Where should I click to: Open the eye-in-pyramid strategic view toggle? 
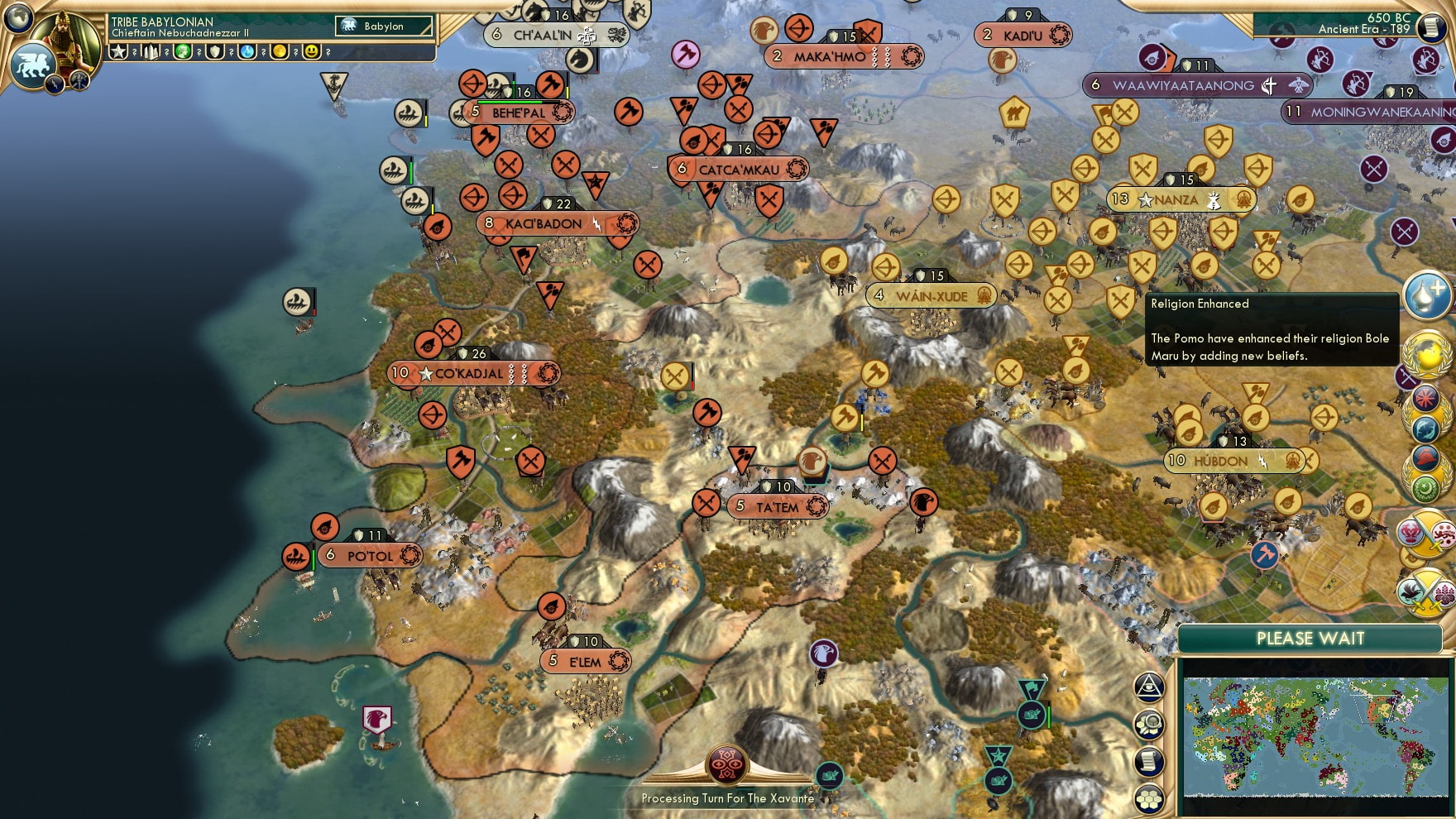pyautogui.click(x=1149, y=686)
